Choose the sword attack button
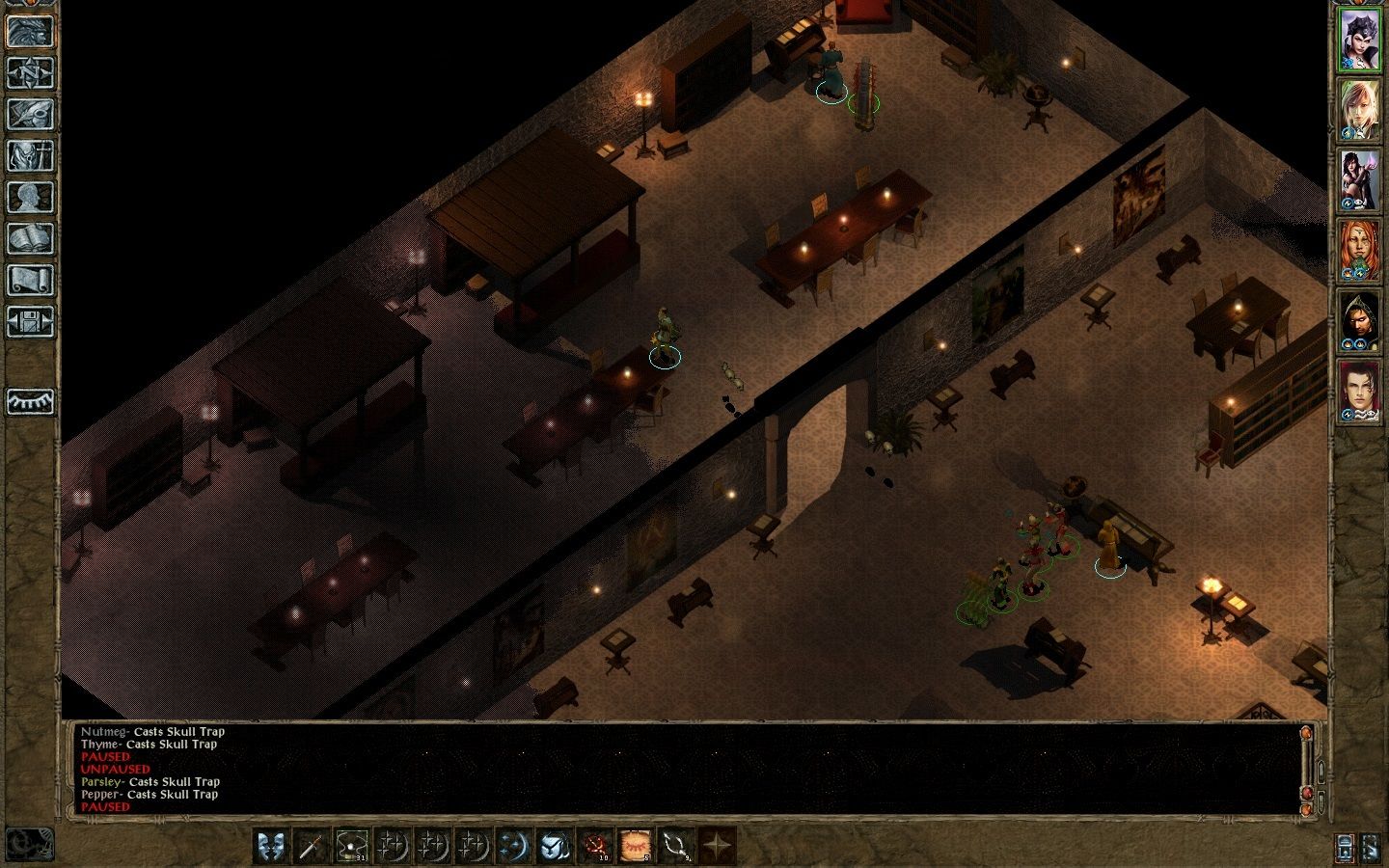The width and height of the screenshot is (1389, 868). pyautogui.click(x=311, y=846)
